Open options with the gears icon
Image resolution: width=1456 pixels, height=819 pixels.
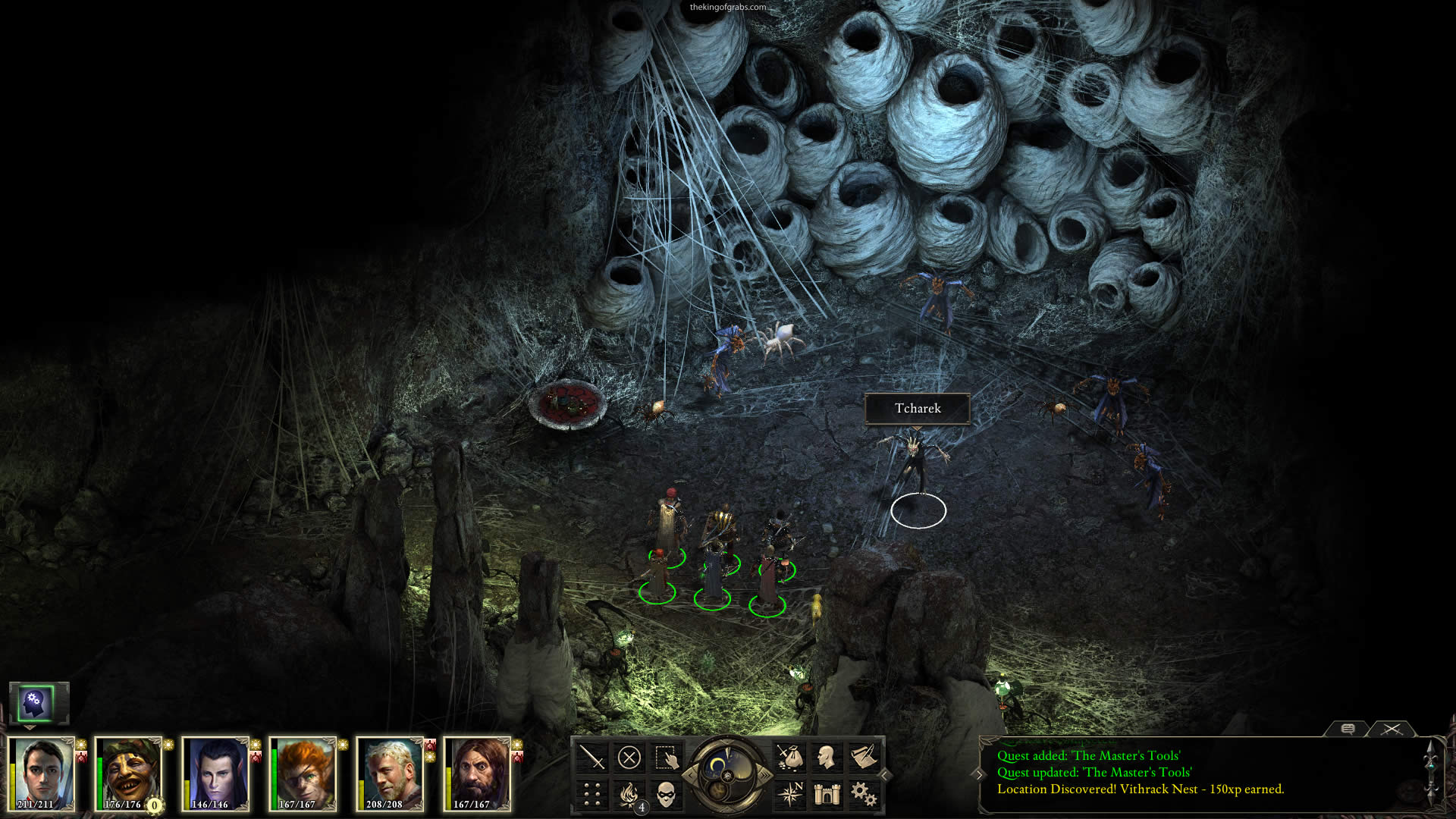pos(863,794)
